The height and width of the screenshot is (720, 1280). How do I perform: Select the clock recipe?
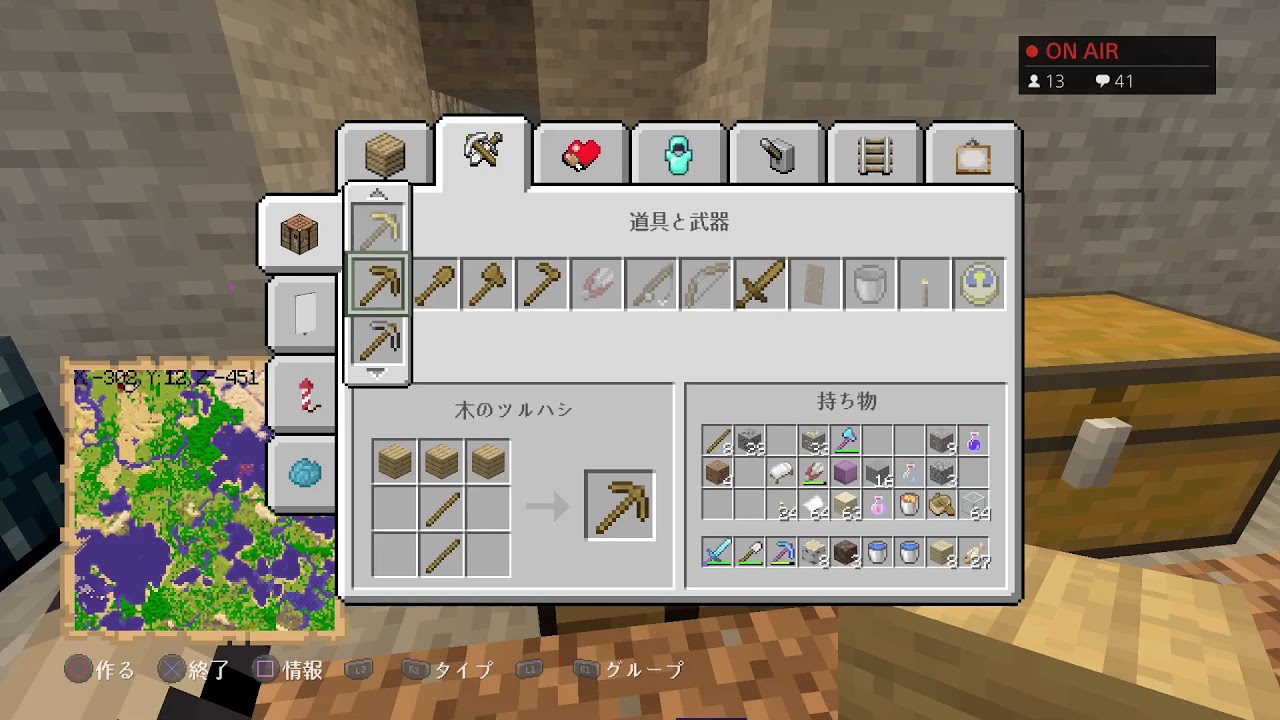coord(978,284)
